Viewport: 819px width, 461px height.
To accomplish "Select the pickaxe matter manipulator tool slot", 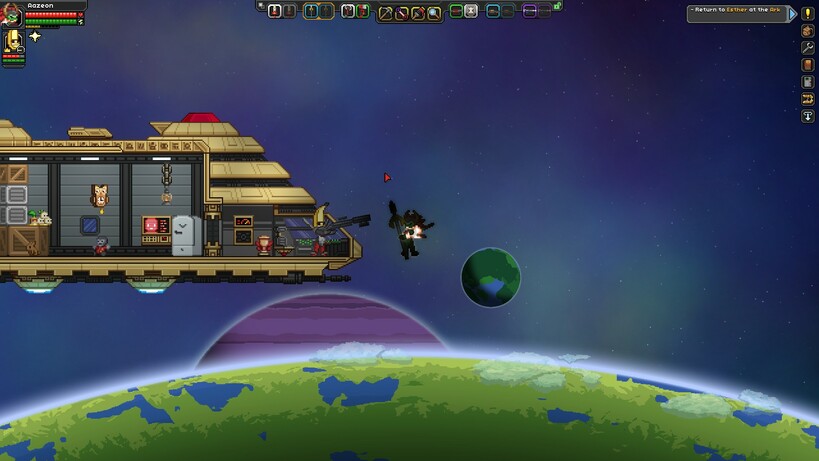I will [385, 12].
